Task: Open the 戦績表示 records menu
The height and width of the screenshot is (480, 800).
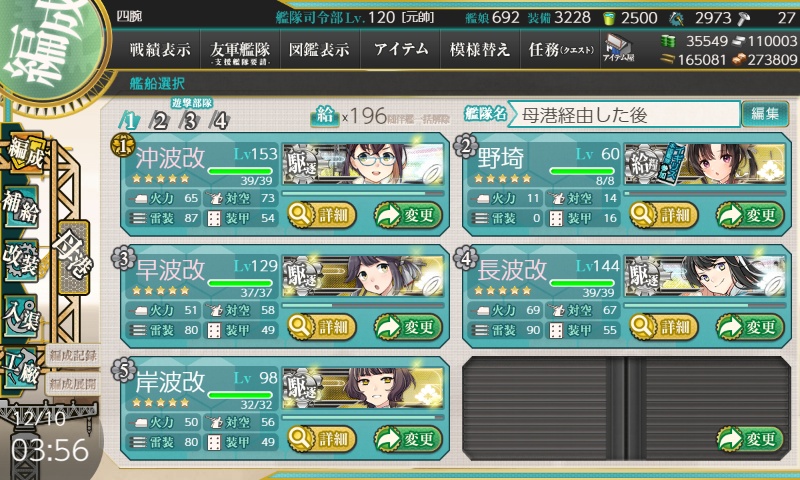Action: click(x=162, y=50)
